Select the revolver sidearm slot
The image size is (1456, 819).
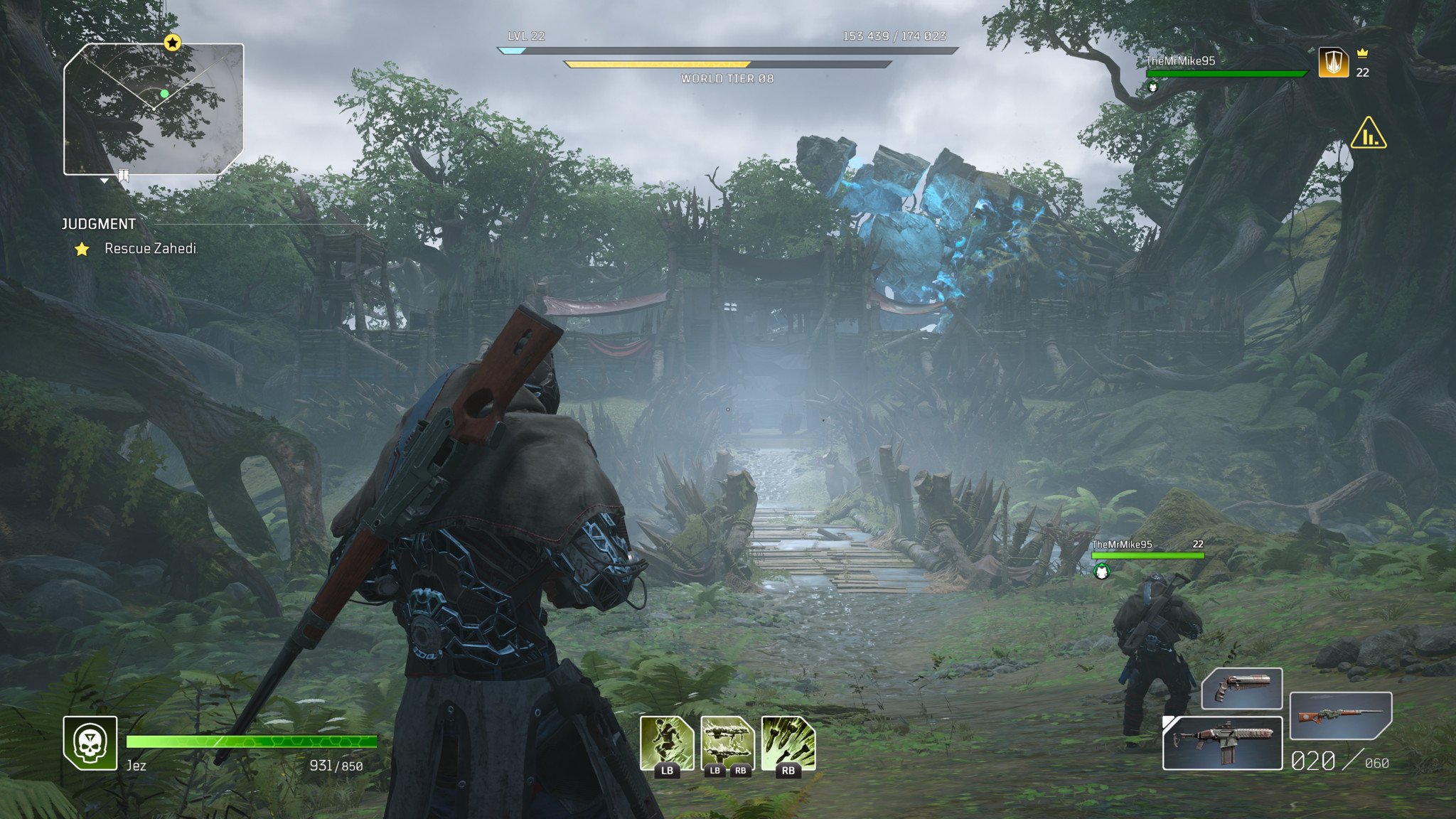(1241, 688)
